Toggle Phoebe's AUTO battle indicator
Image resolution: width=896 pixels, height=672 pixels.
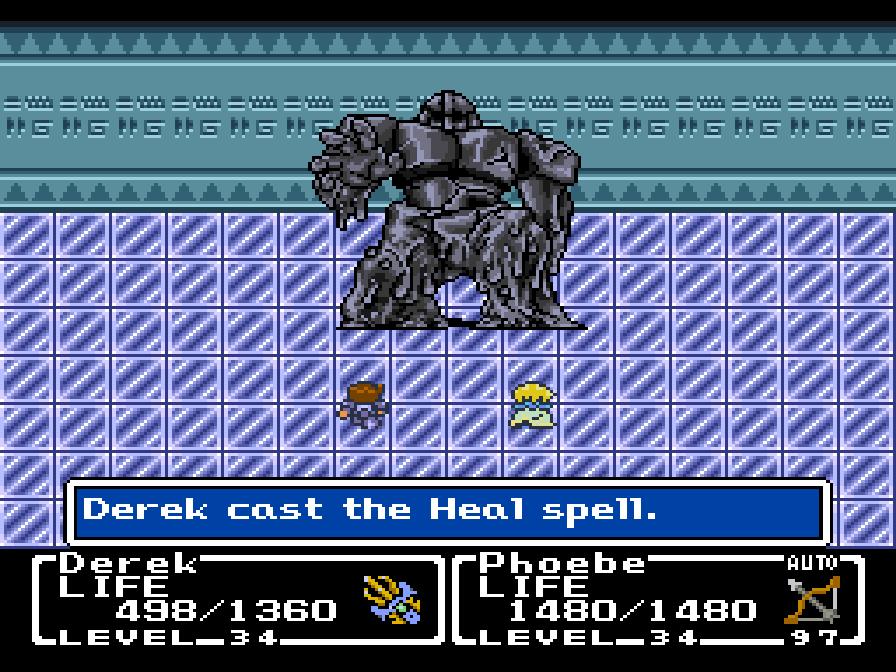[x=811, y=563]
